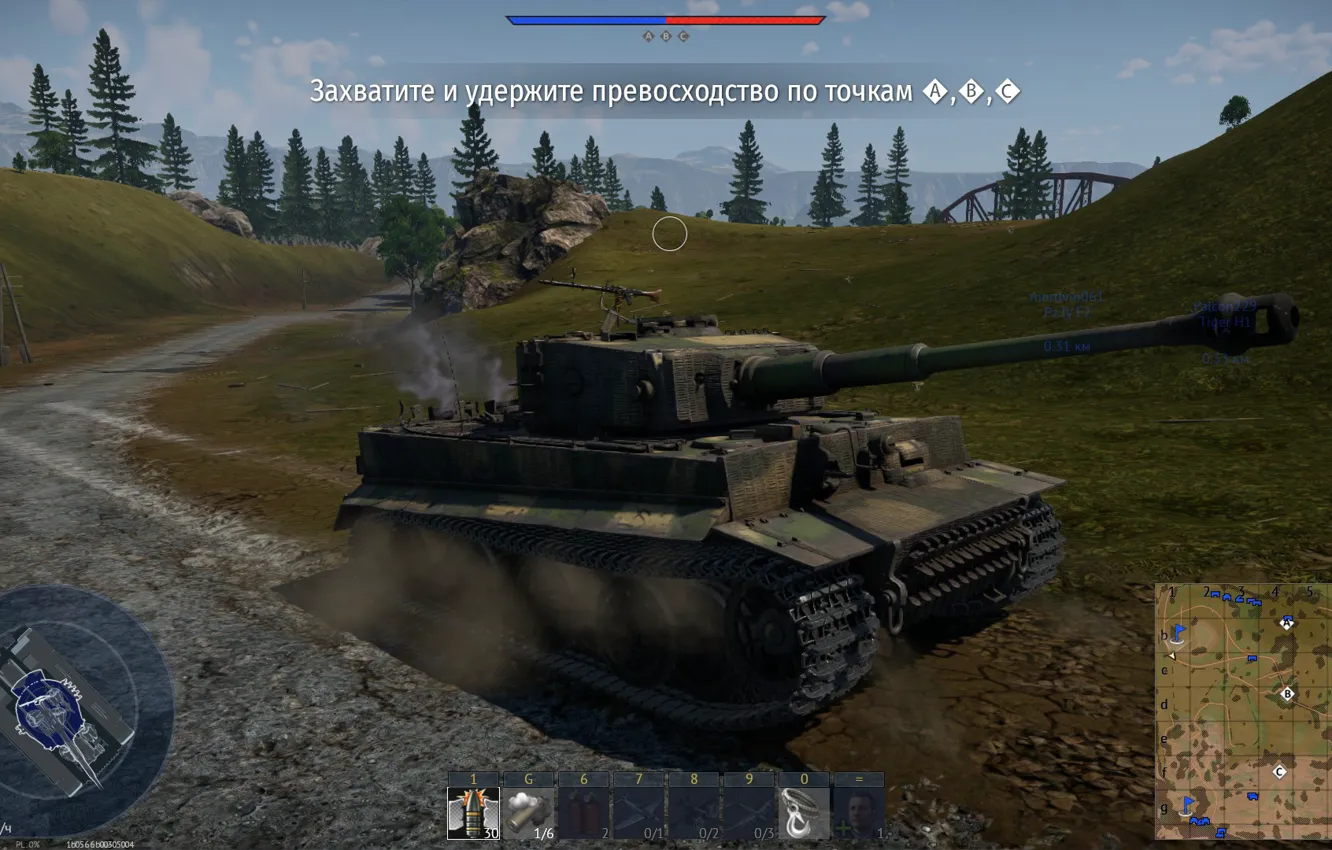Select the armor-piercing shell in slot 1
The height and width of the screenshot is (850, 1332).
[x=471, y=811]
